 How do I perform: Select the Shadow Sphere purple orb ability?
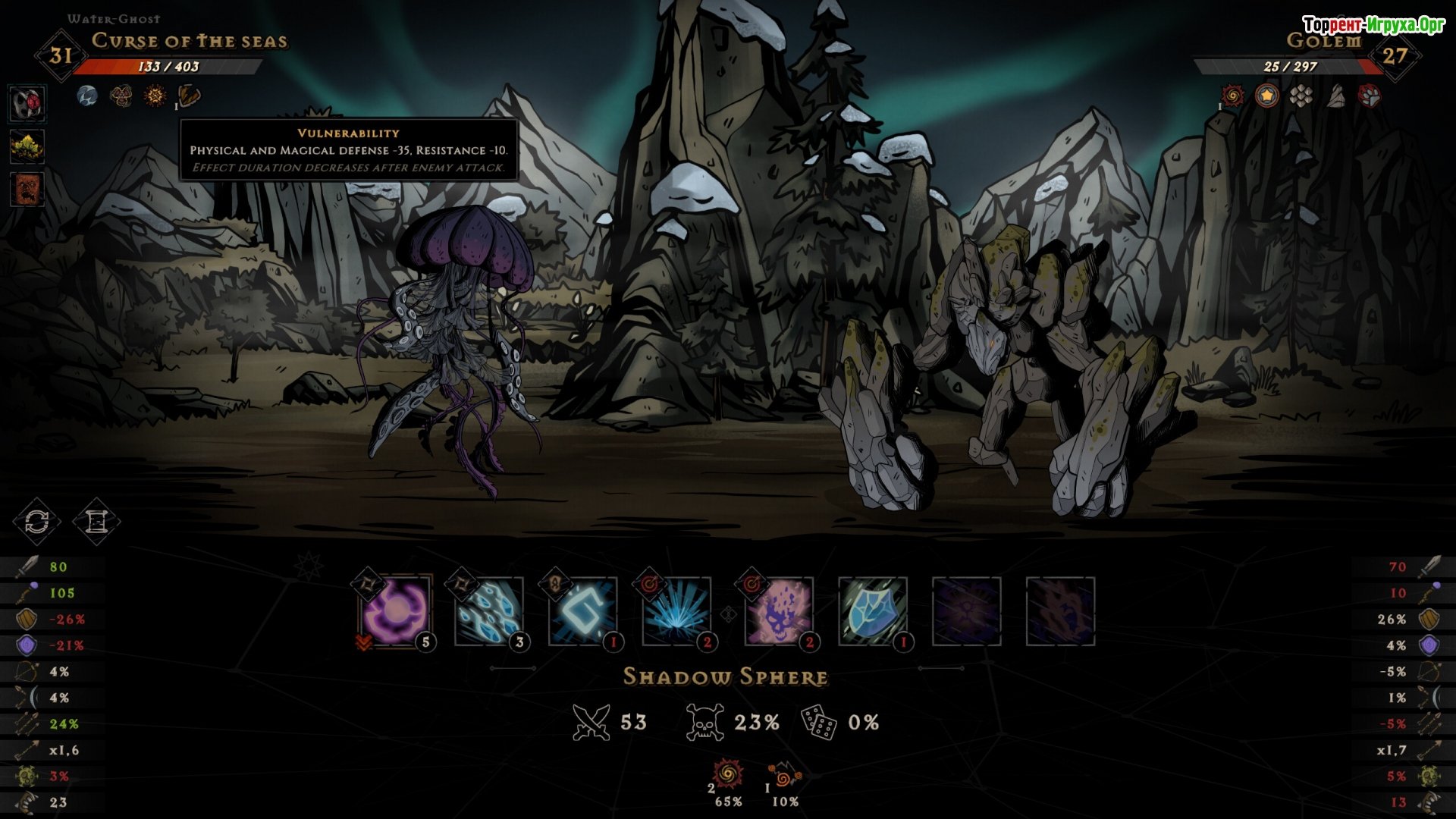point(395,610)
